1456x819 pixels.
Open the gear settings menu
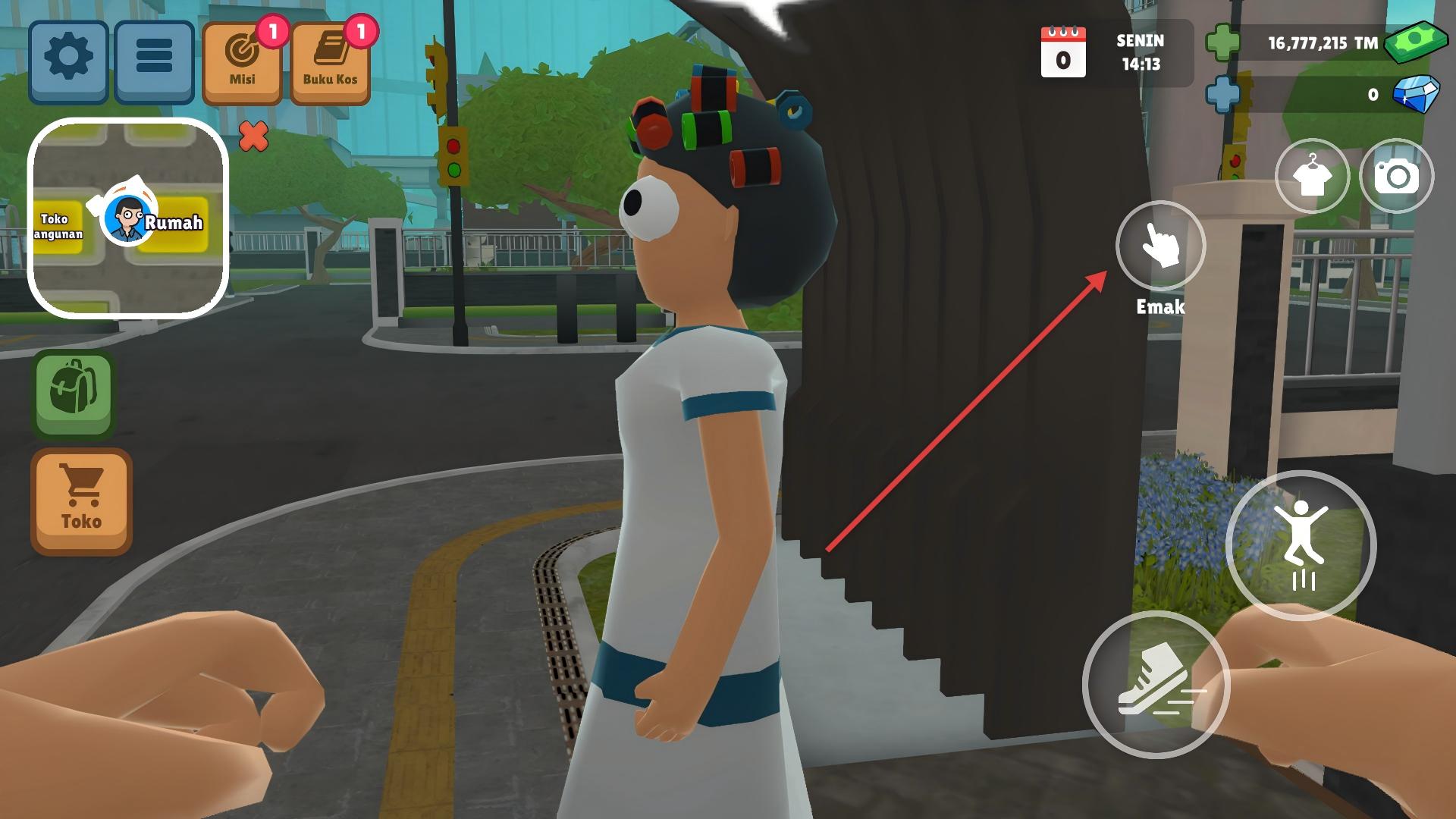68,61
